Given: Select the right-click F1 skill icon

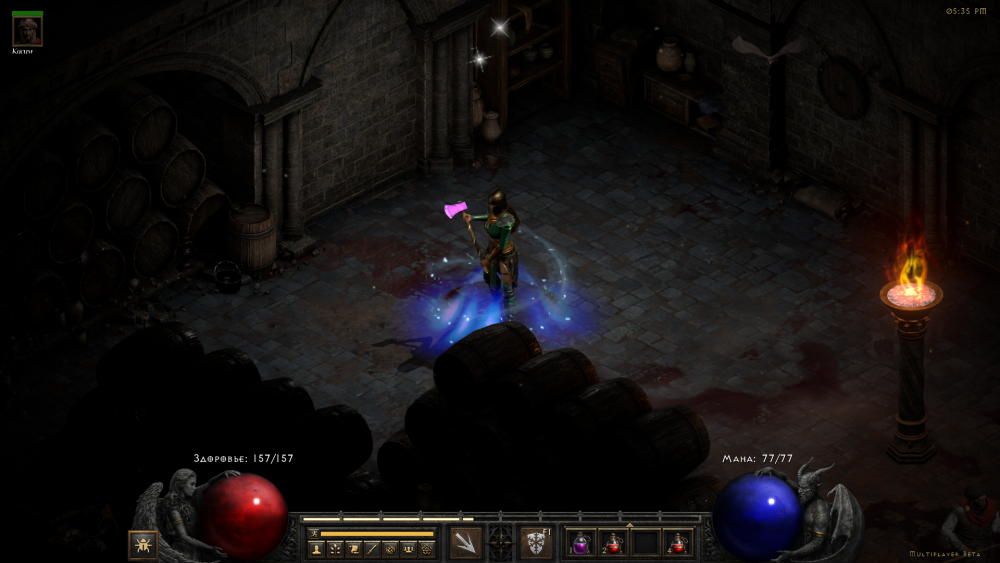Looking at the screenshot, I should [x=535, y=542].
